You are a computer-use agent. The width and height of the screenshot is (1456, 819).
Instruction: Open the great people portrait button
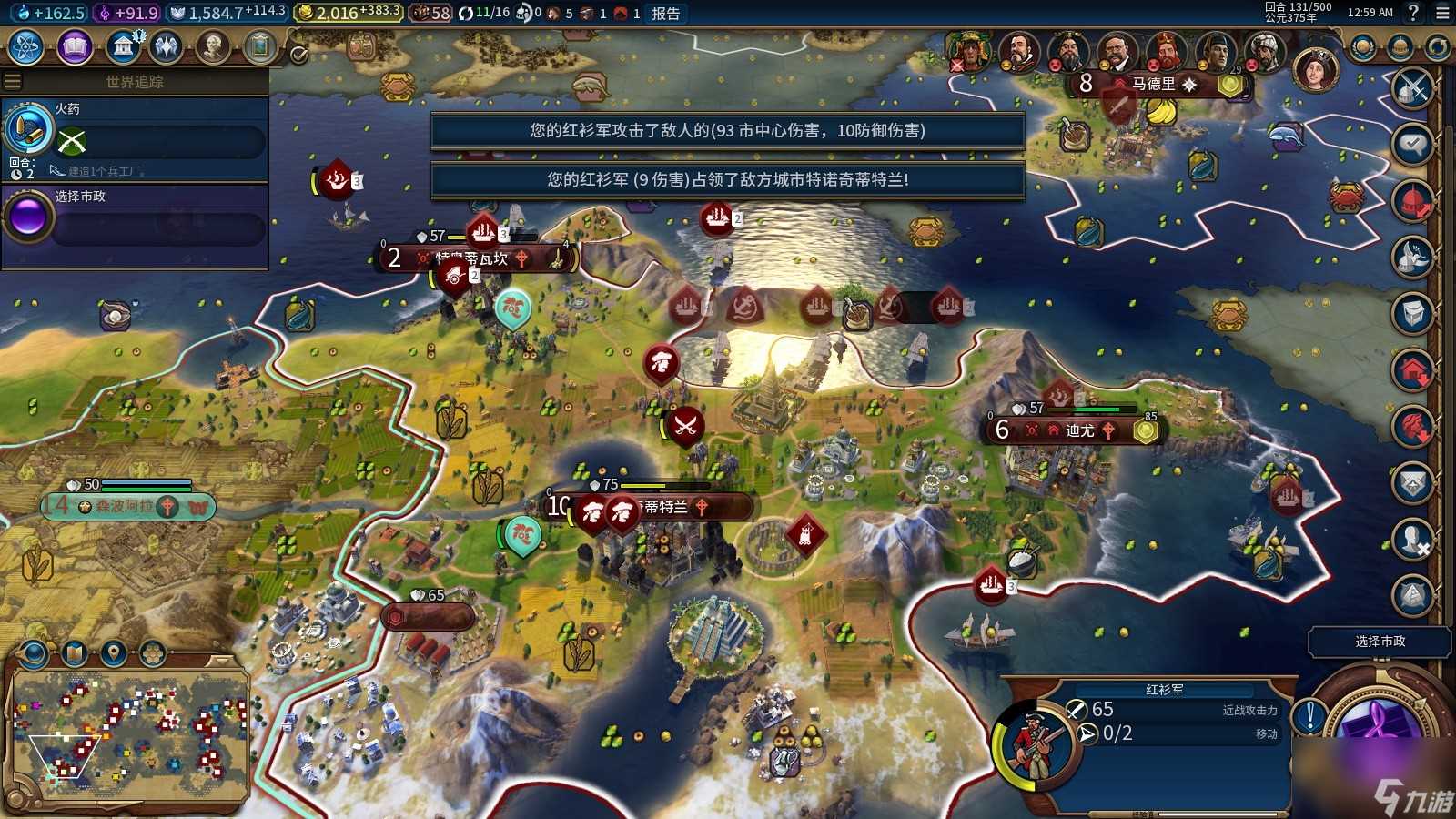point(213,46)
